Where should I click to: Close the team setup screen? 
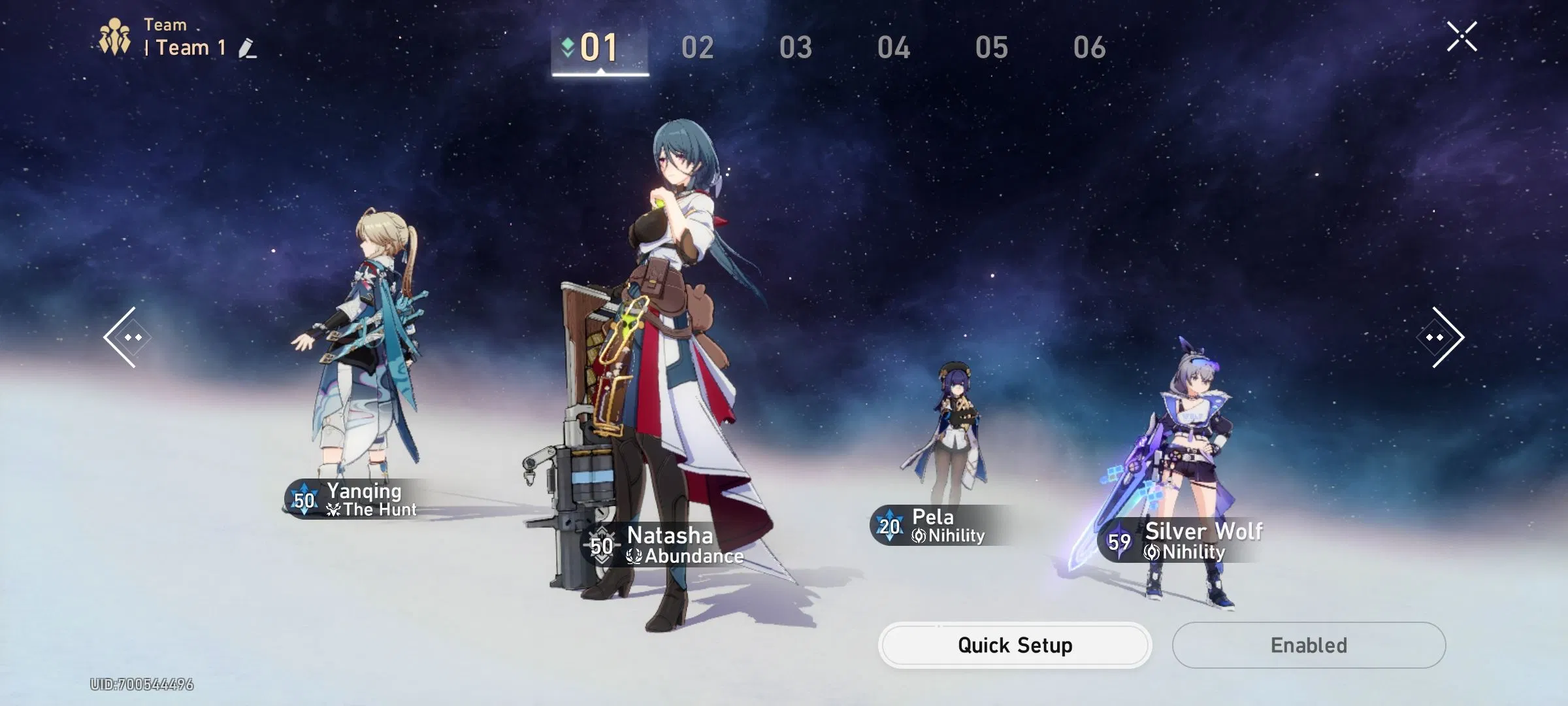(x=1462, y=36)
